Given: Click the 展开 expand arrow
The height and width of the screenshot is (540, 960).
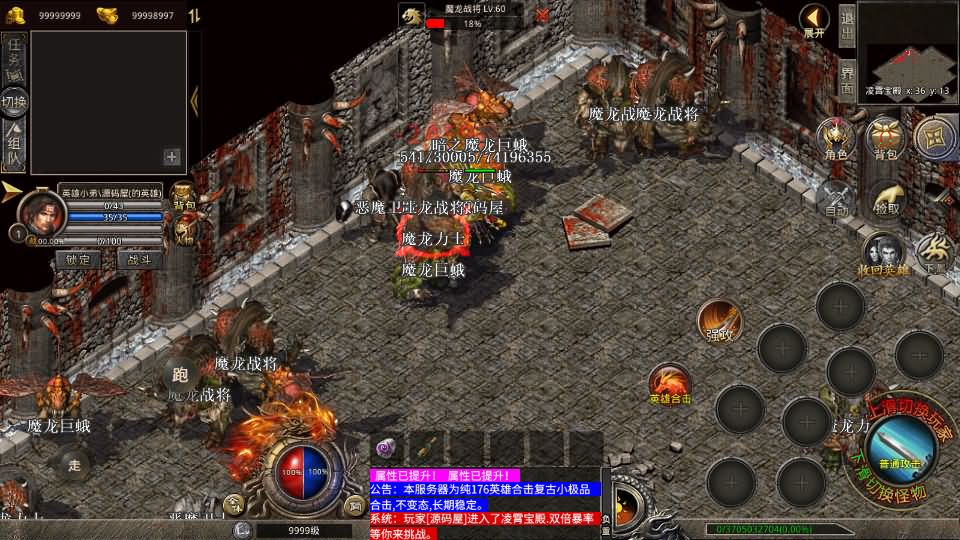Looking at the screenshot, I should [x=815, y=20].
